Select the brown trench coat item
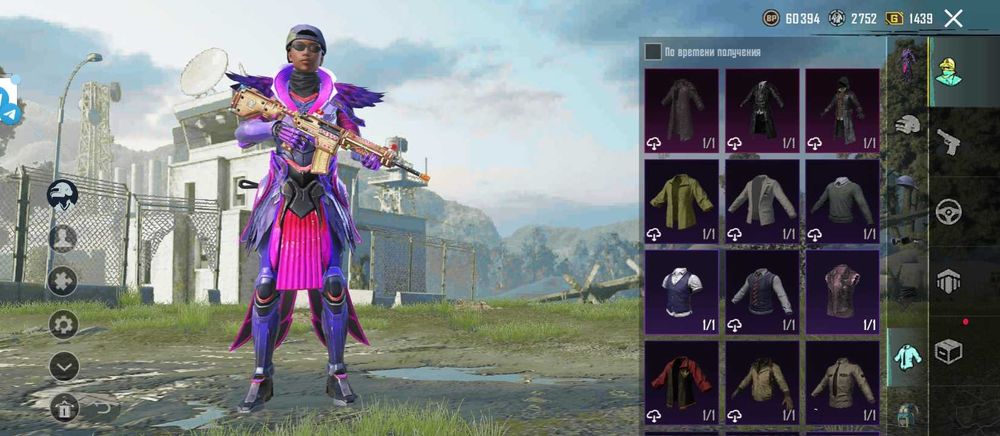Screen dimensions: 1000x436 point(681,110)
